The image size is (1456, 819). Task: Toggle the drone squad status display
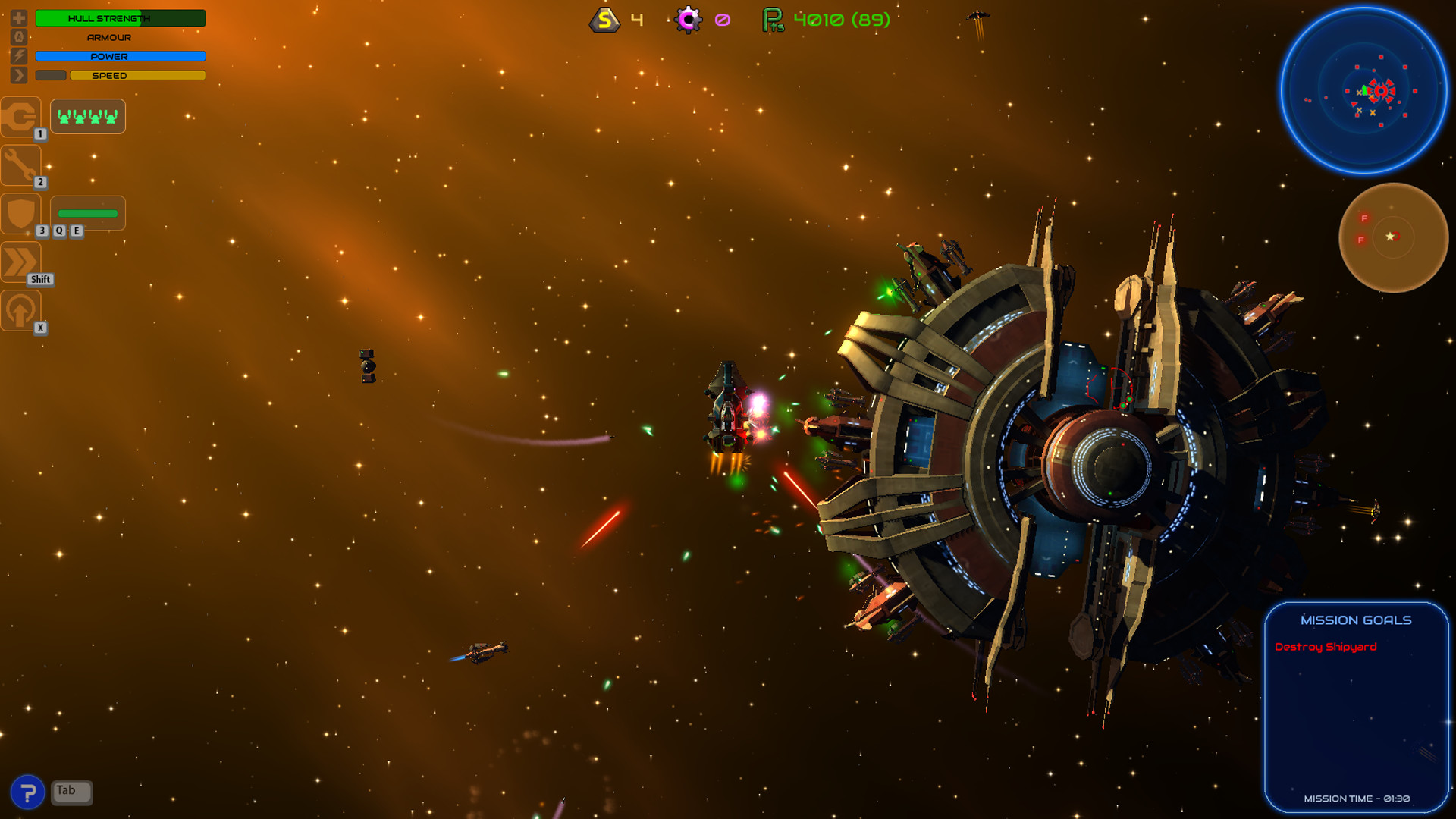(x=87, y=116)
